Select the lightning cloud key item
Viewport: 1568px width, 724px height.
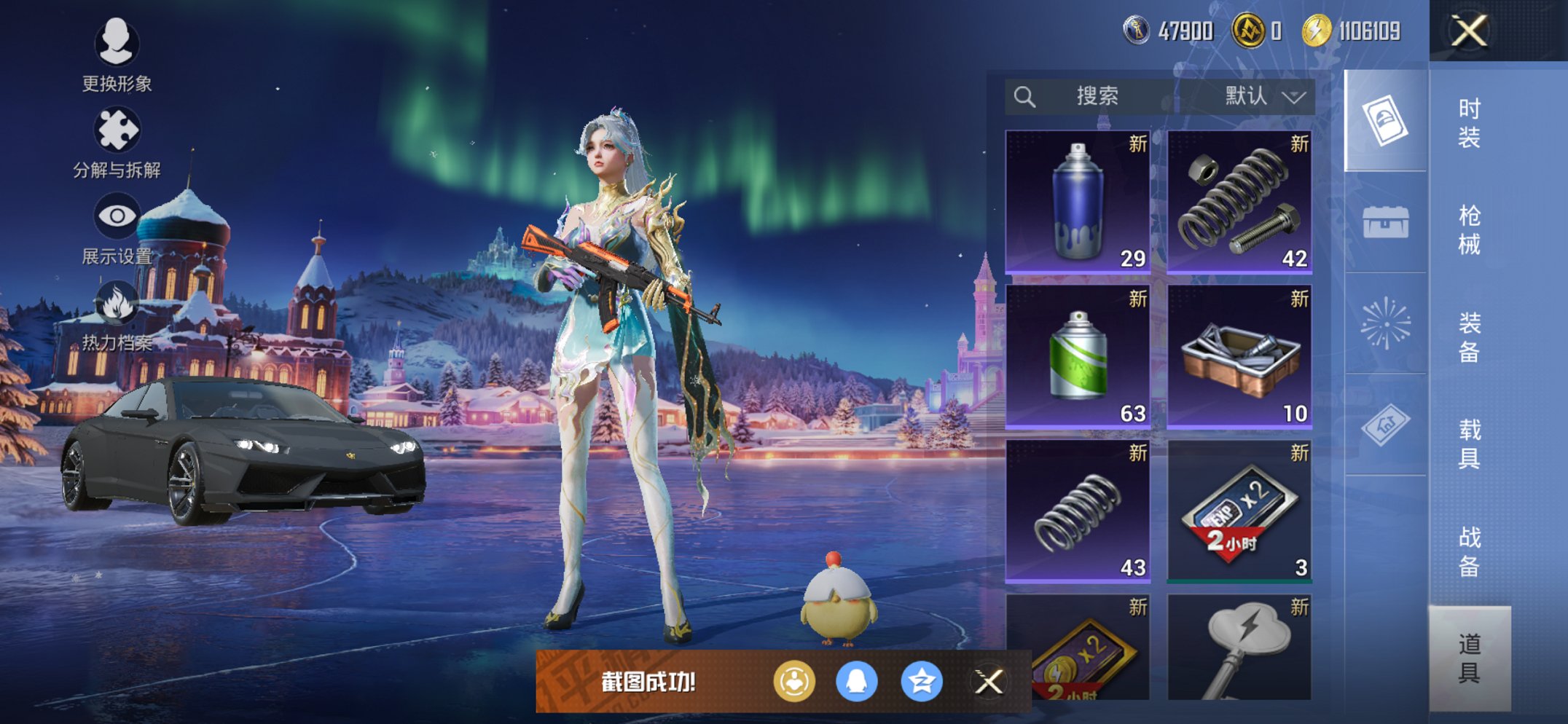click(x=1239, y=647)
